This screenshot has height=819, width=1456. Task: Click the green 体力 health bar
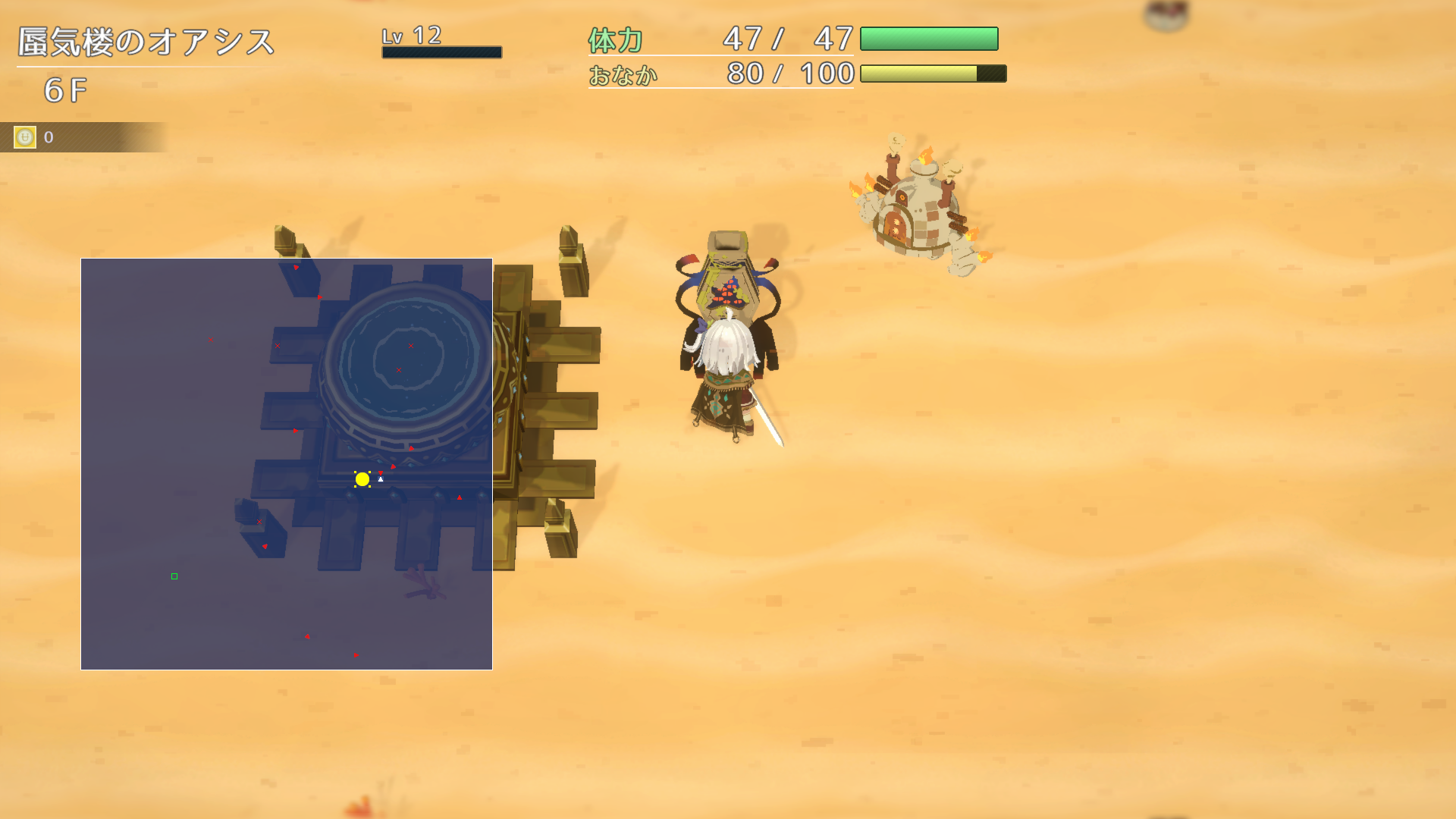pyautogui.click(x=929, y=38)
